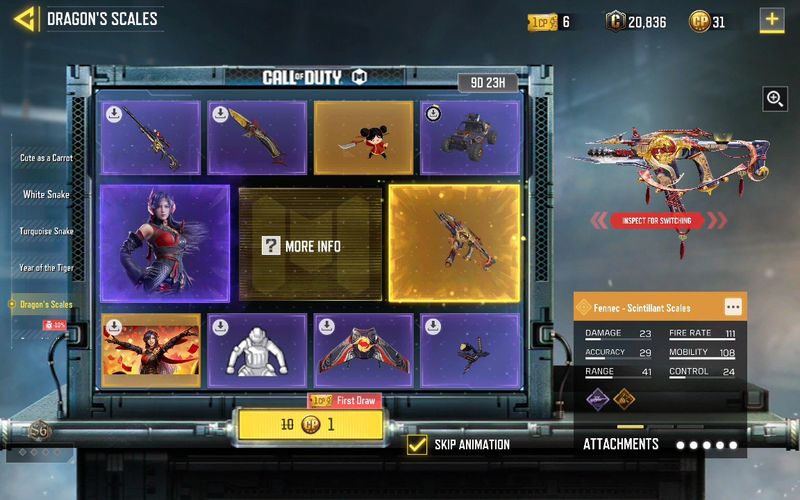
Task: Preview the red doll charm reward
Action: coord(363,137)
